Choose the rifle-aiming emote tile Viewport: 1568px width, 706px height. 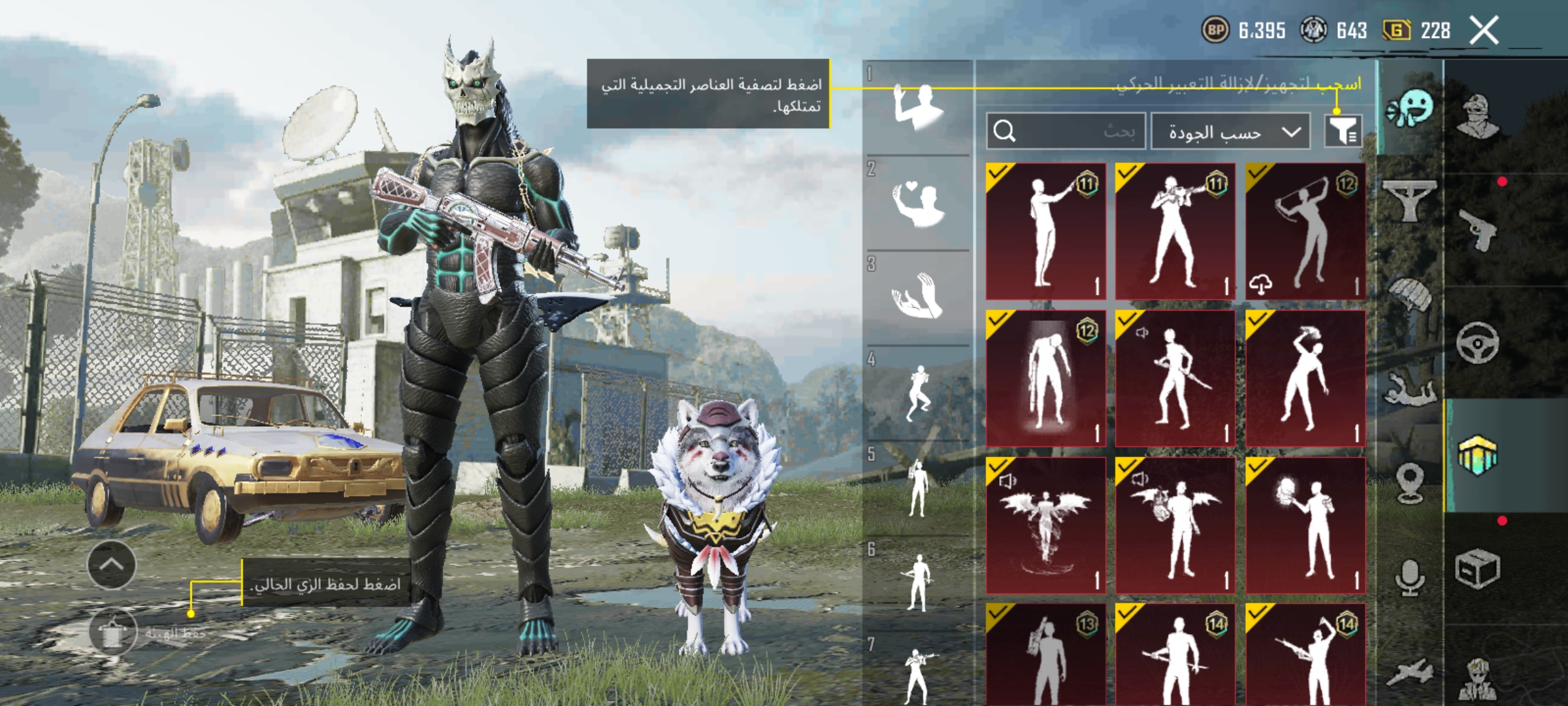(1175, 231)
